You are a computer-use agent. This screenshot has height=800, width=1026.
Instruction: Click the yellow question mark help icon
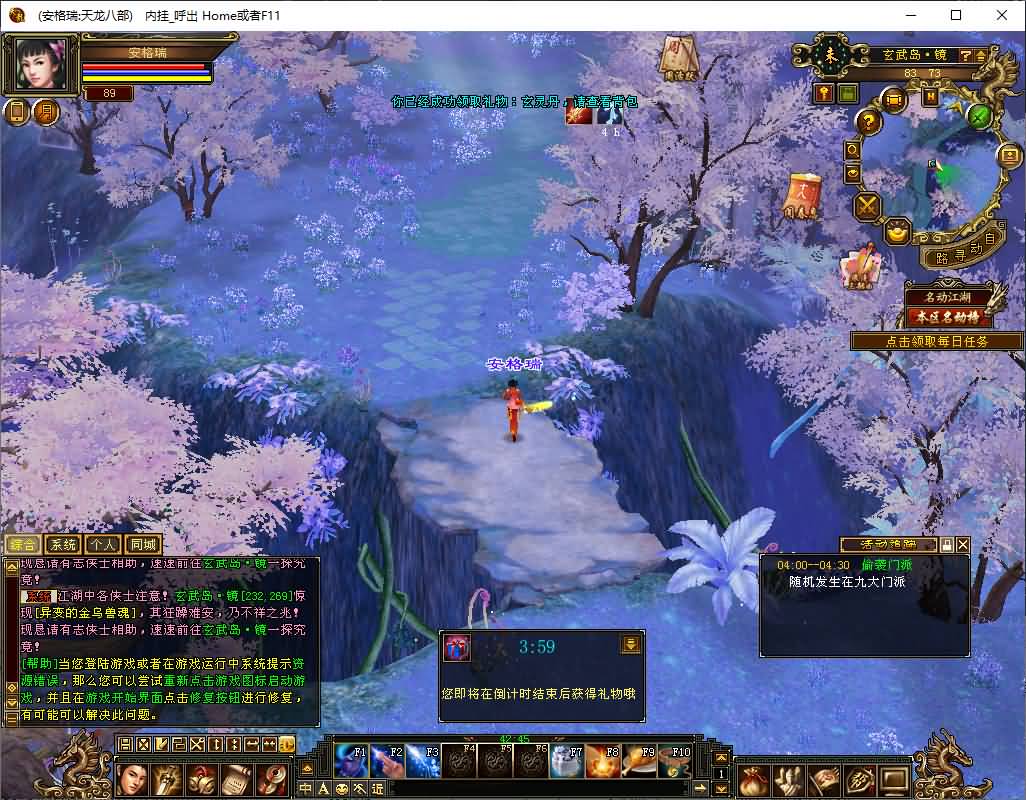click(x=869, y=122)
